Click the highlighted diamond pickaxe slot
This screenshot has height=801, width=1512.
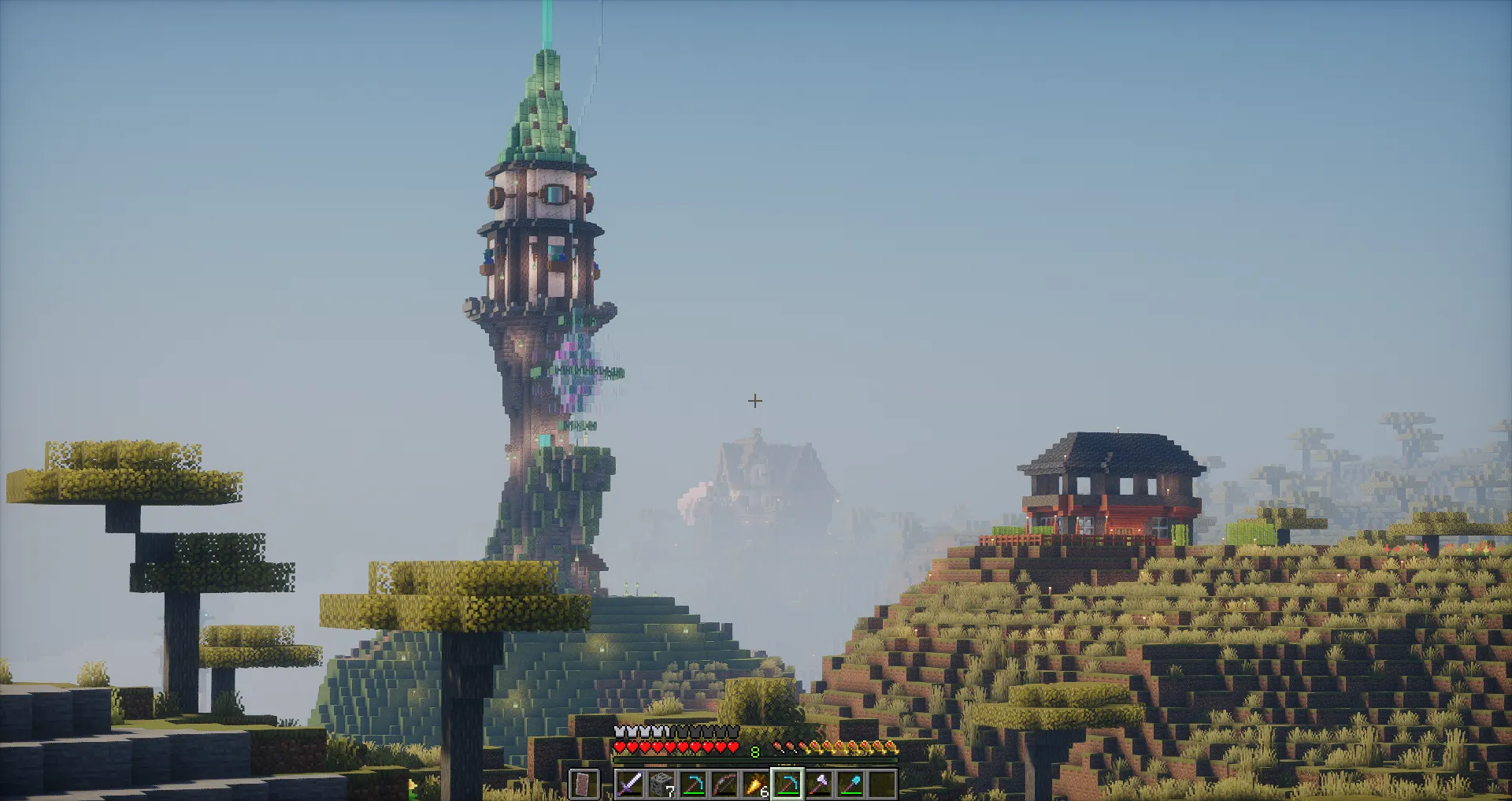(x=787, y=784)
